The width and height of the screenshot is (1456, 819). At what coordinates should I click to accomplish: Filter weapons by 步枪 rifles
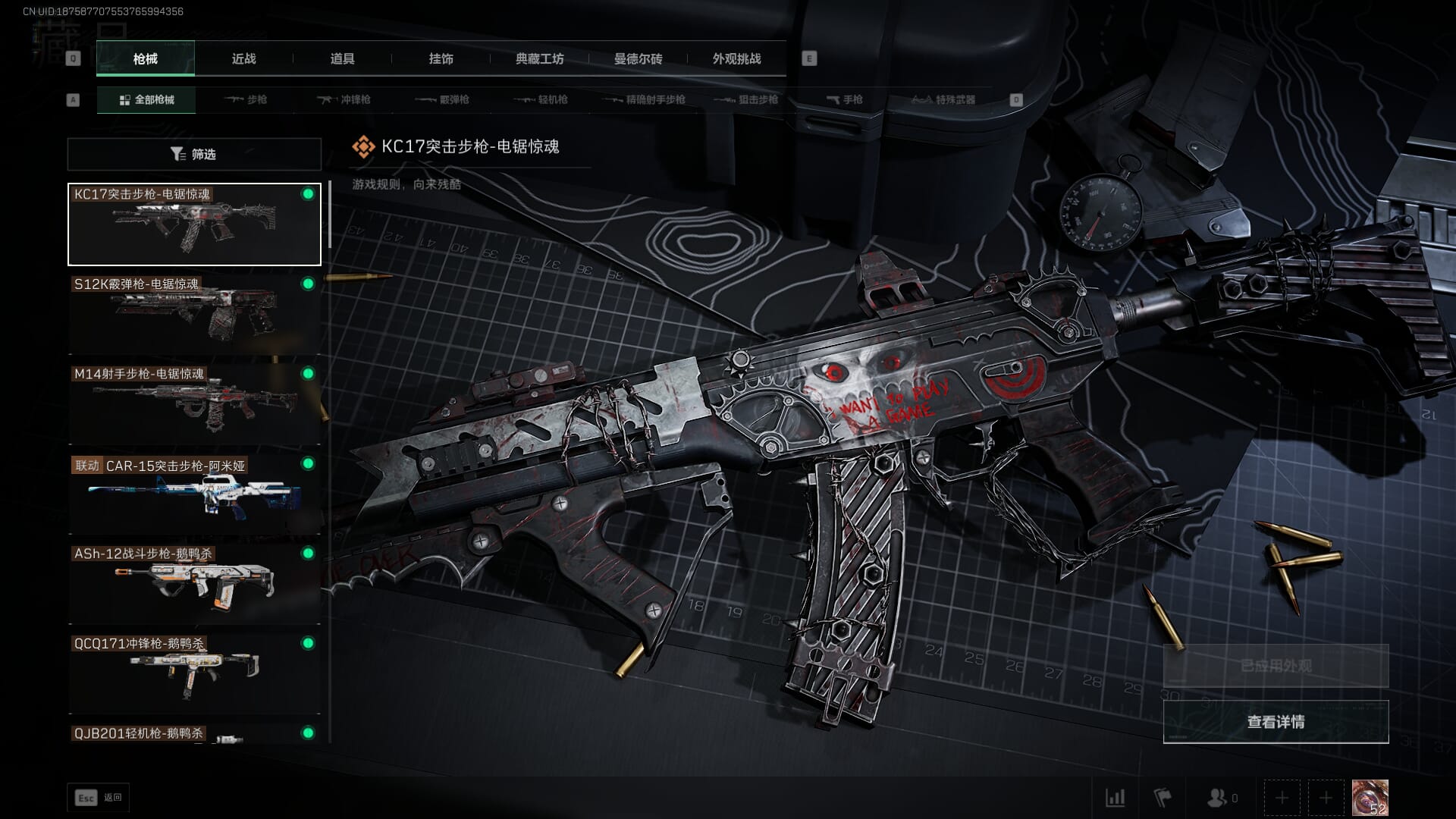246,99
